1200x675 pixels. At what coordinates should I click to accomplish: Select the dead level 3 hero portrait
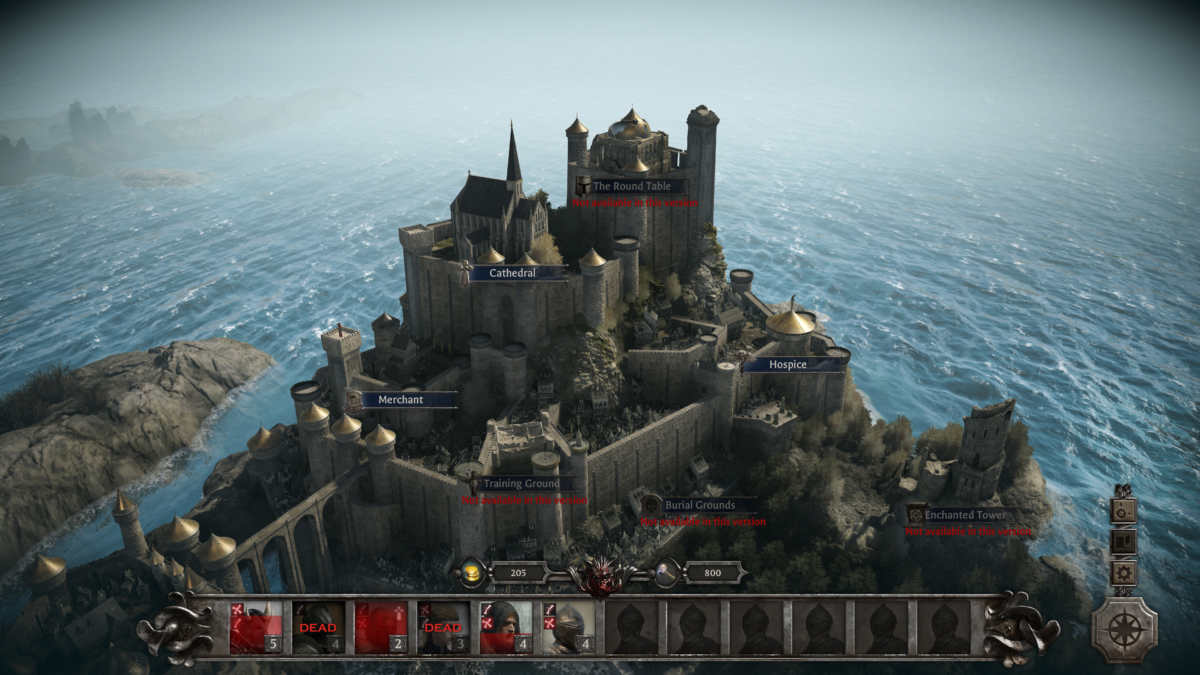coord(443,628)
